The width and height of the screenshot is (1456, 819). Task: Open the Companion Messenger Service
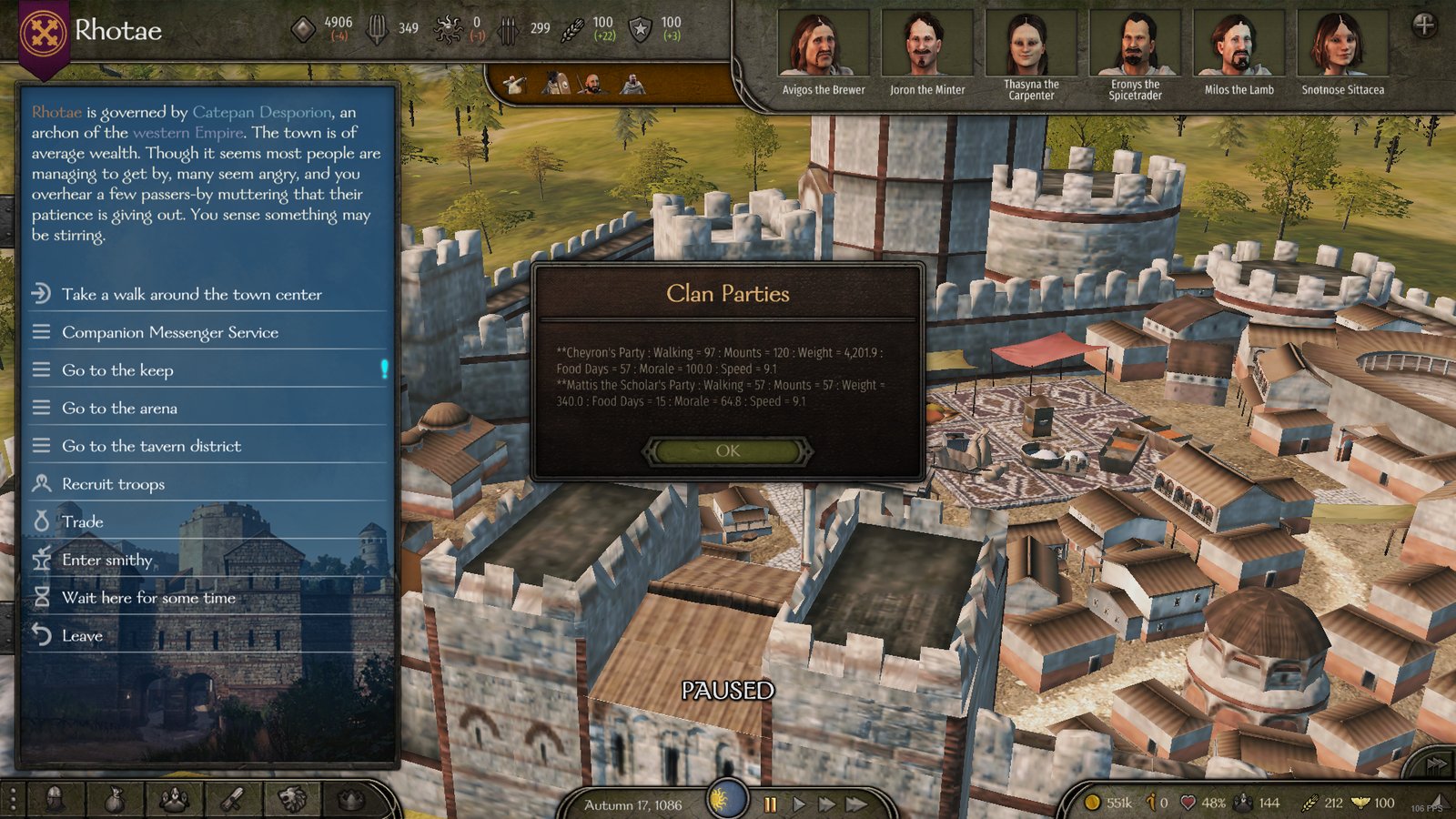point(170,332)
